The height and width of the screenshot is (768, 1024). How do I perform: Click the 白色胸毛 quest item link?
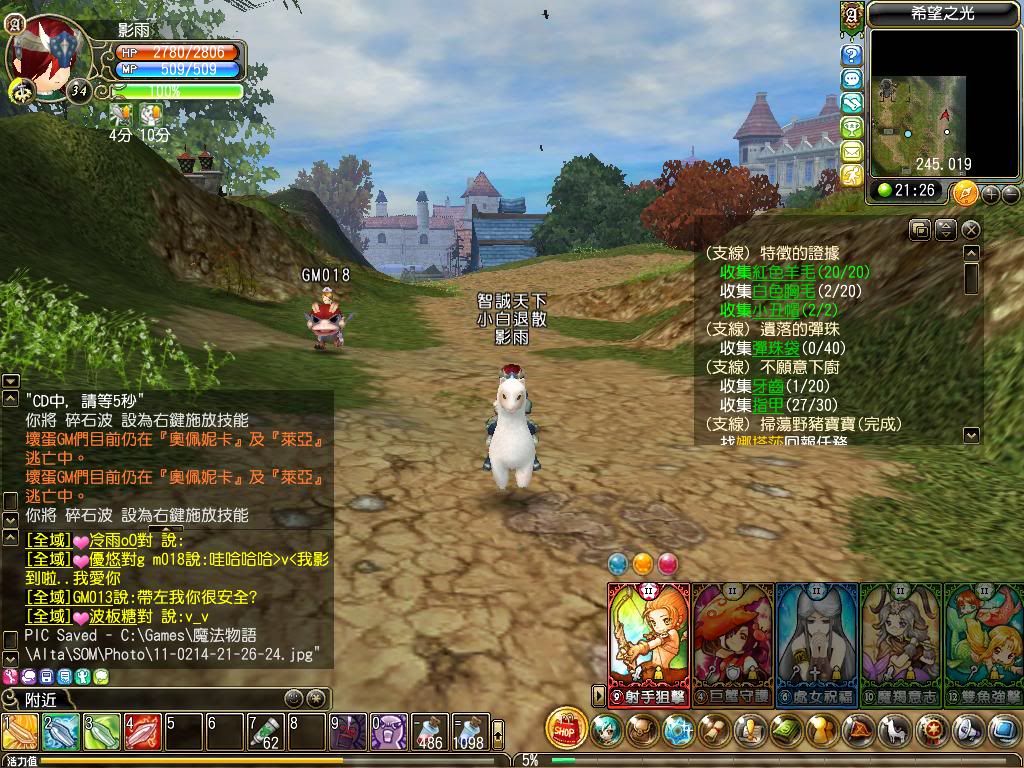785,291
